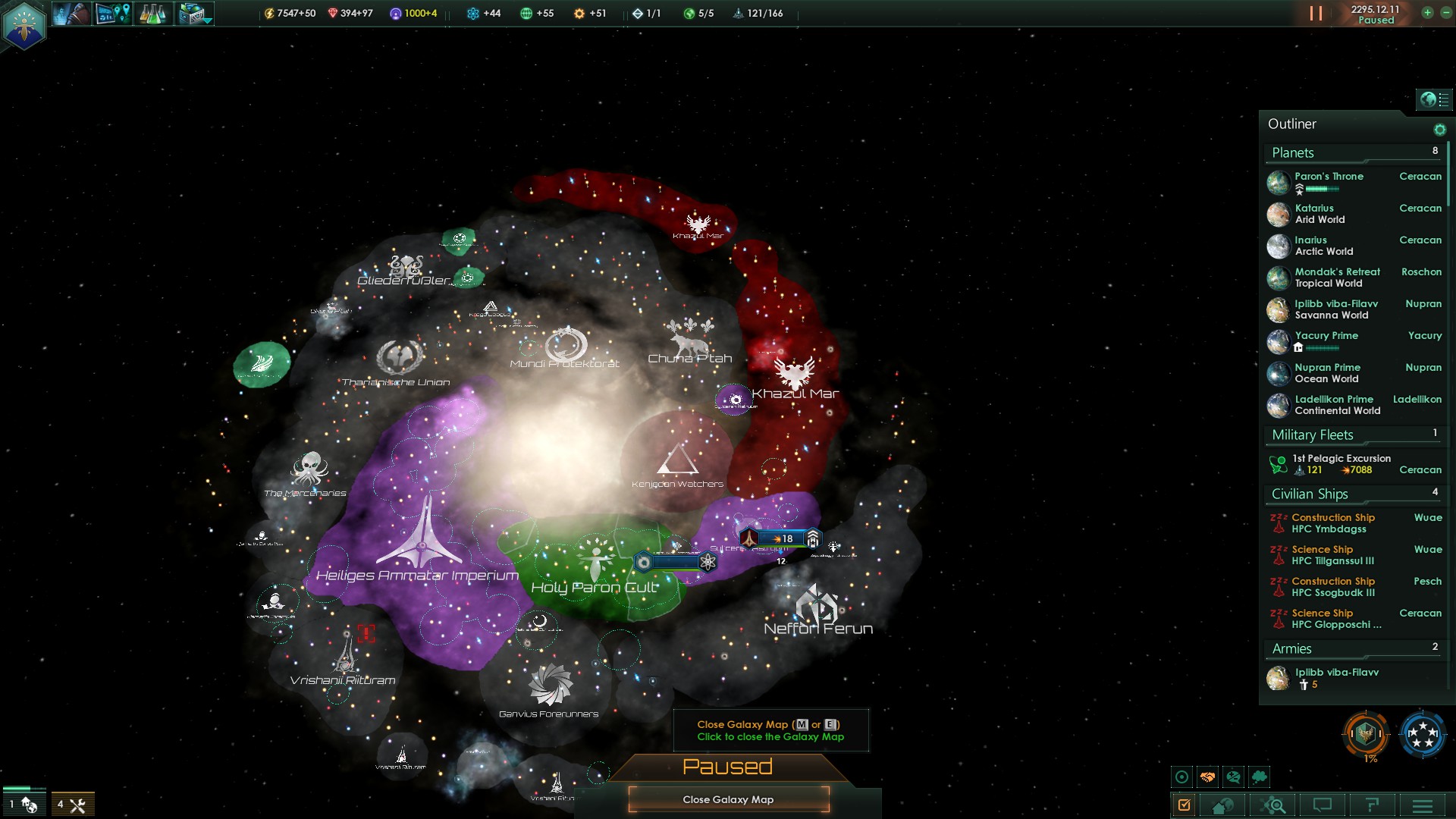Viewport: 1456px width, 819px height.
Task: Close the Galaxy Map
Action: [728, 799]
